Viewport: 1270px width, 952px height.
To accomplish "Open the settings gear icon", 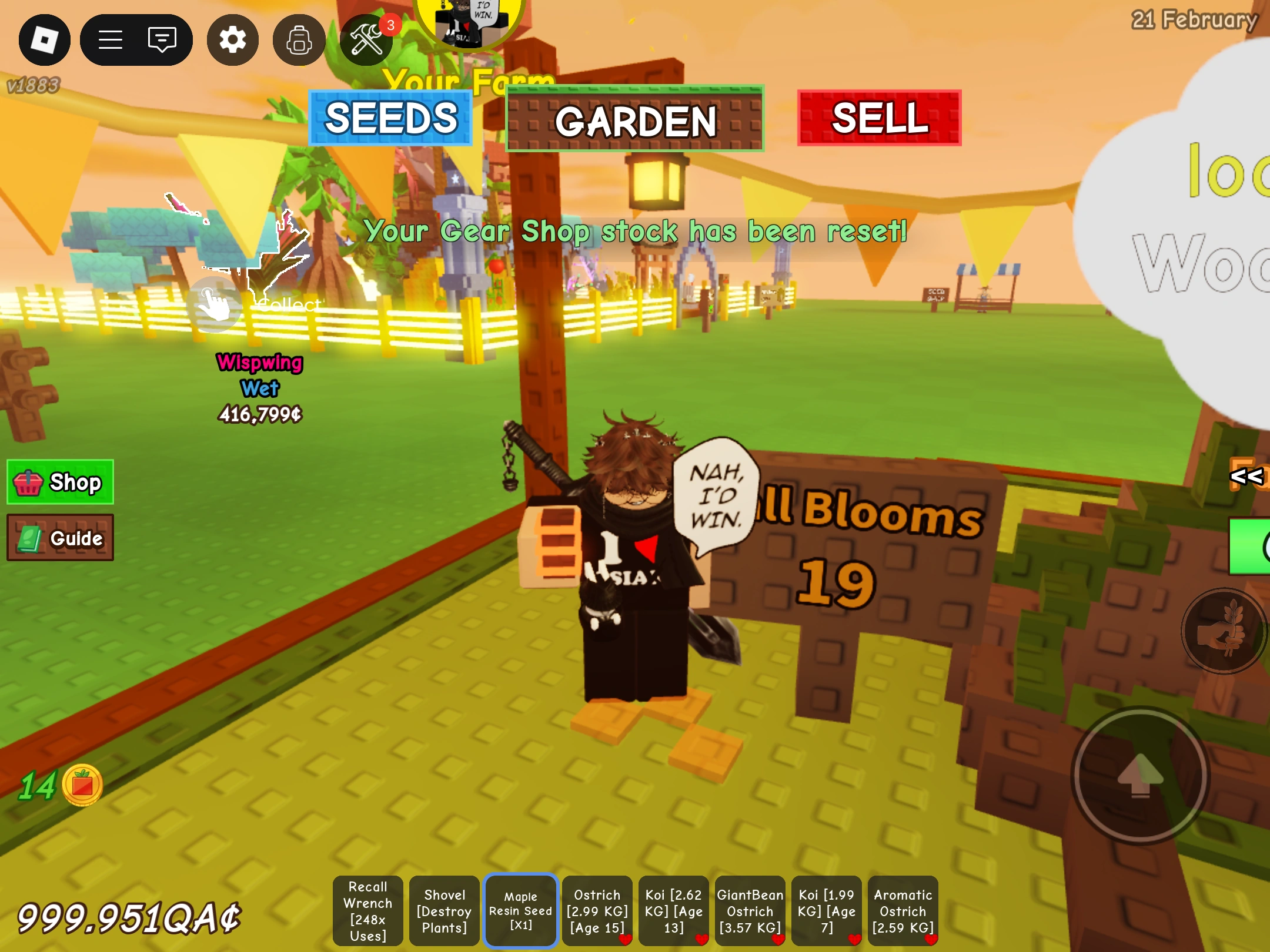I will [x=233, y=39].
